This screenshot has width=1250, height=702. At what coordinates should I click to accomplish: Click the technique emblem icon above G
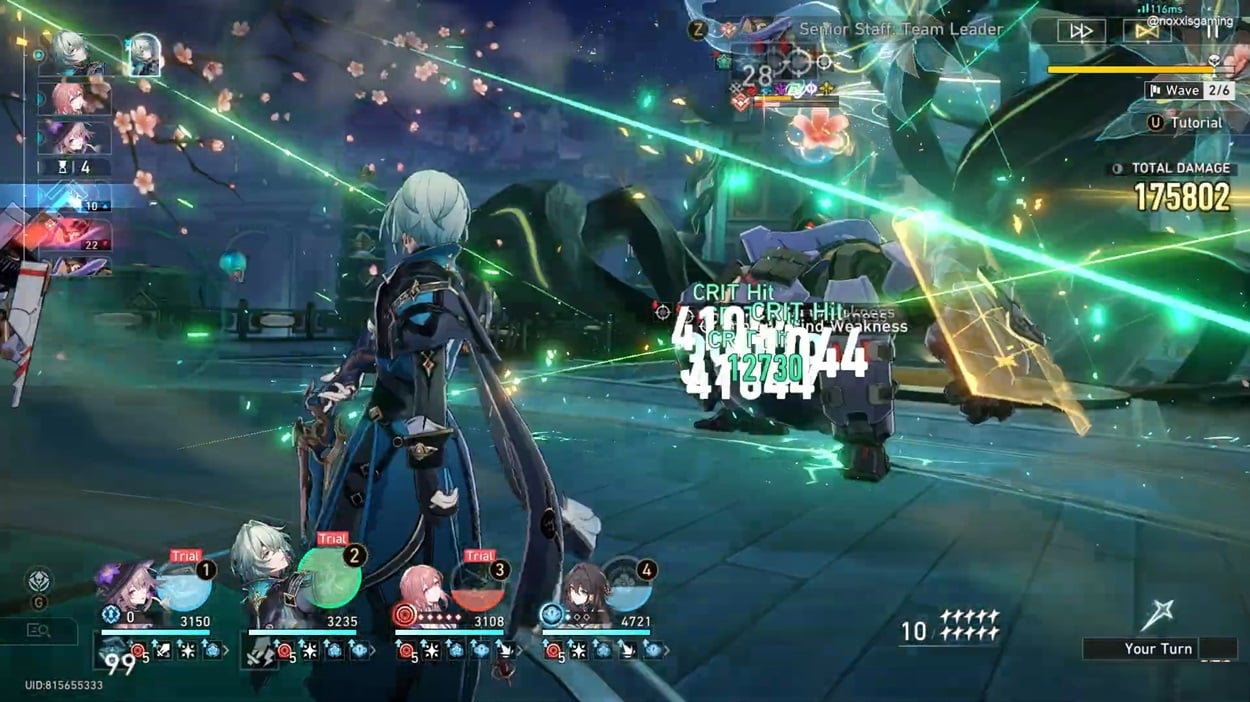[38, 580]
